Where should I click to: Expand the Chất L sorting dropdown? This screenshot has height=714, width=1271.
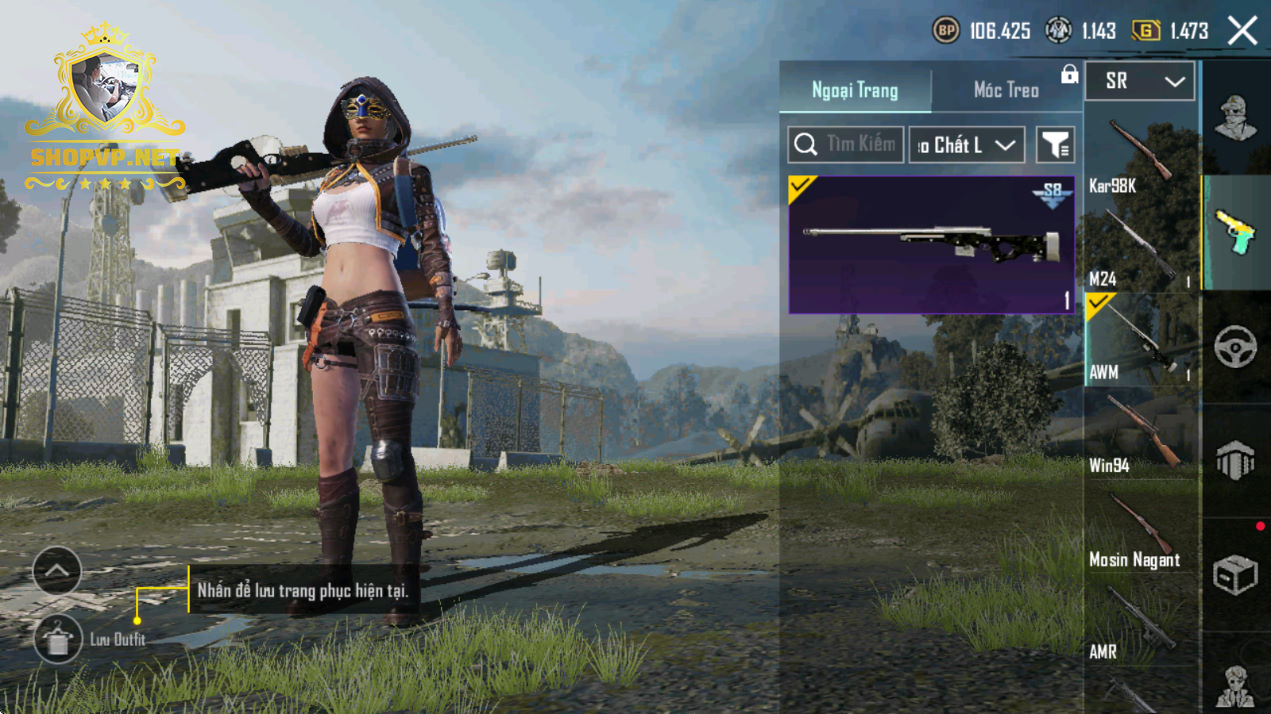pyautogui.click(x=966, y=145)
